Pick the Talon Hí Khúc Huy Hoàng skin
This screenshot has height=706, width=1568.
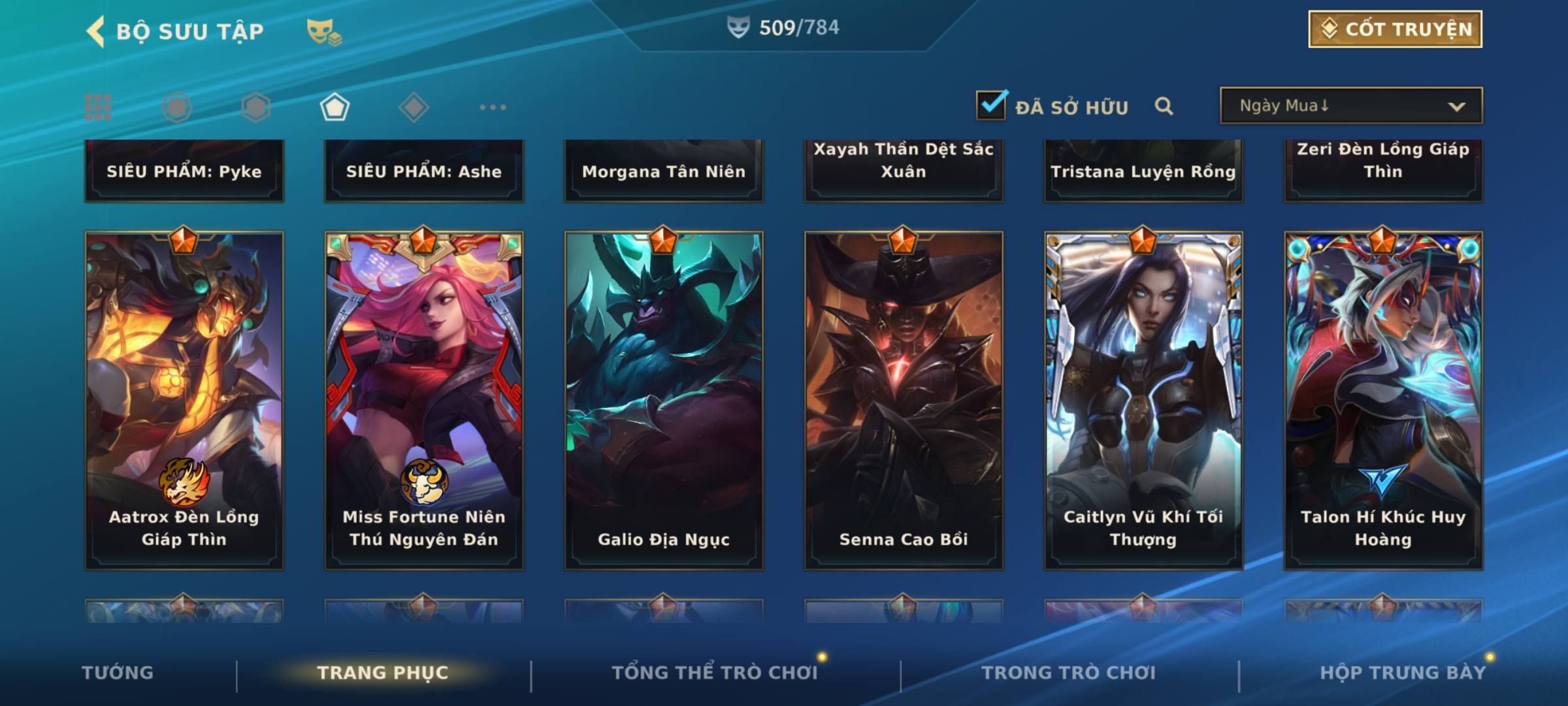[x=1383, y=400]
